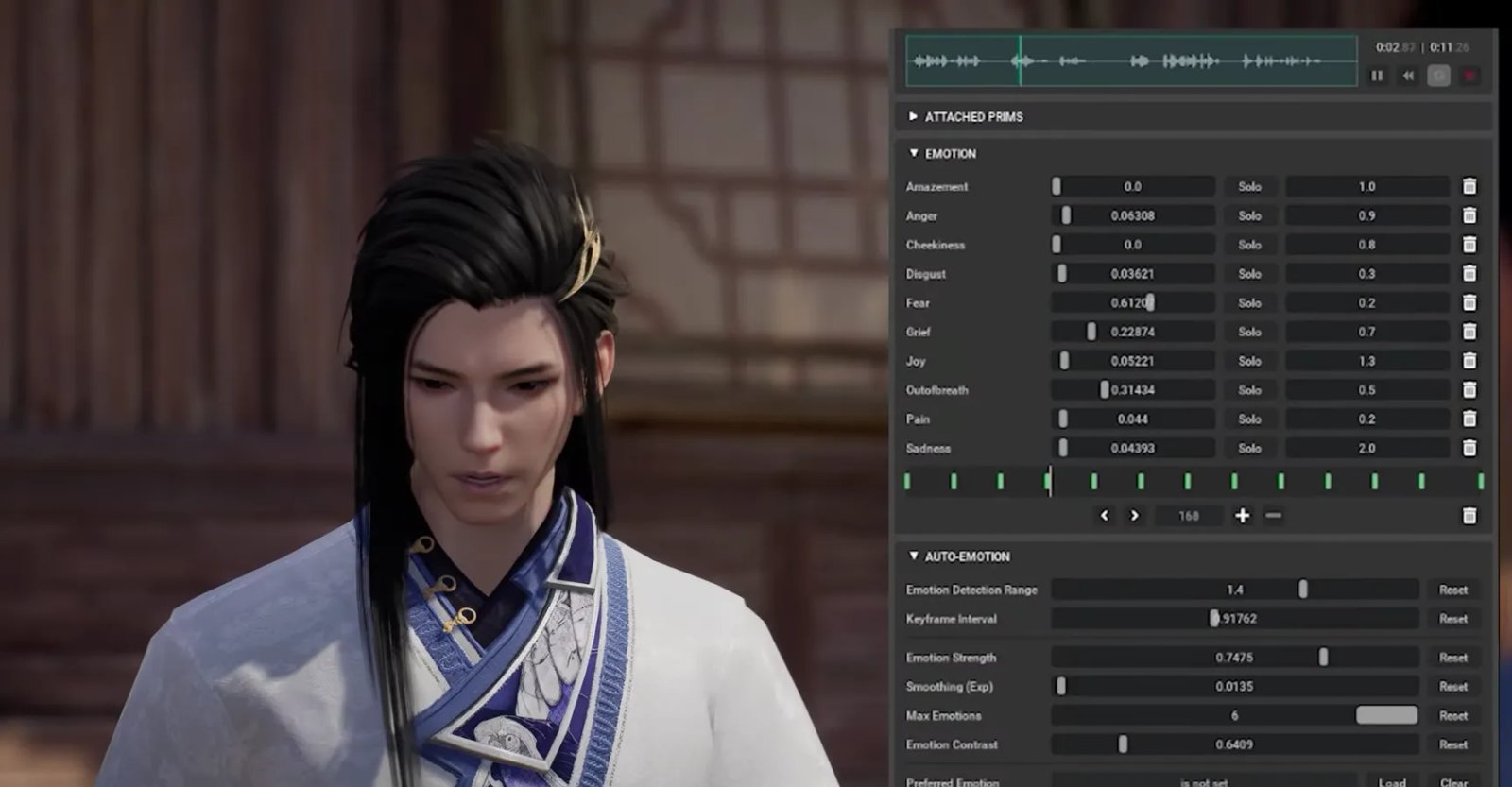Collapse the EMOTION section
1512x787 pixels.
pos(913,153)
